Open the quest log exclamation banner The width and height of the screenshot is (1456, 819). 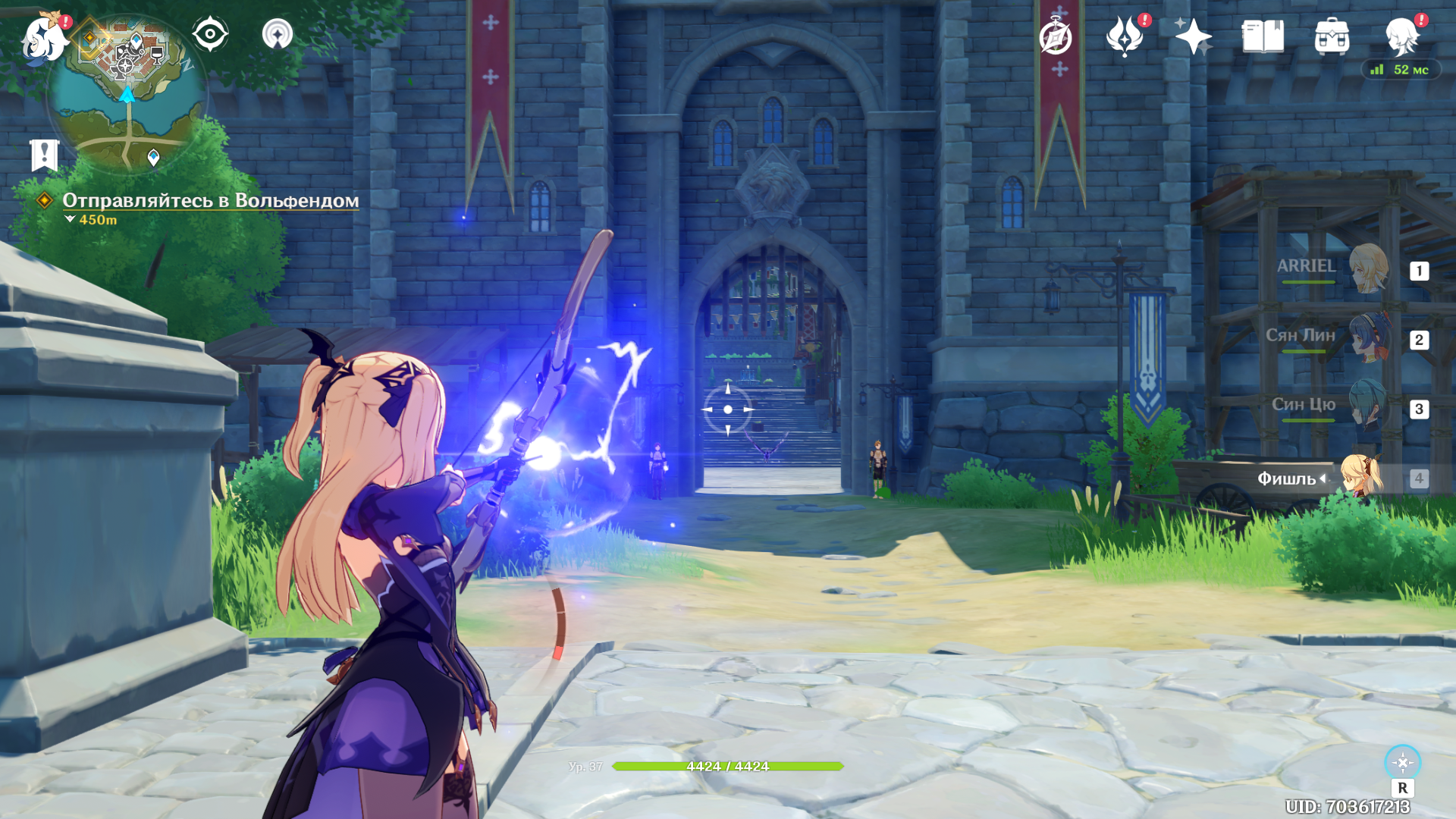pyautogui.click(x=44, y=155)
